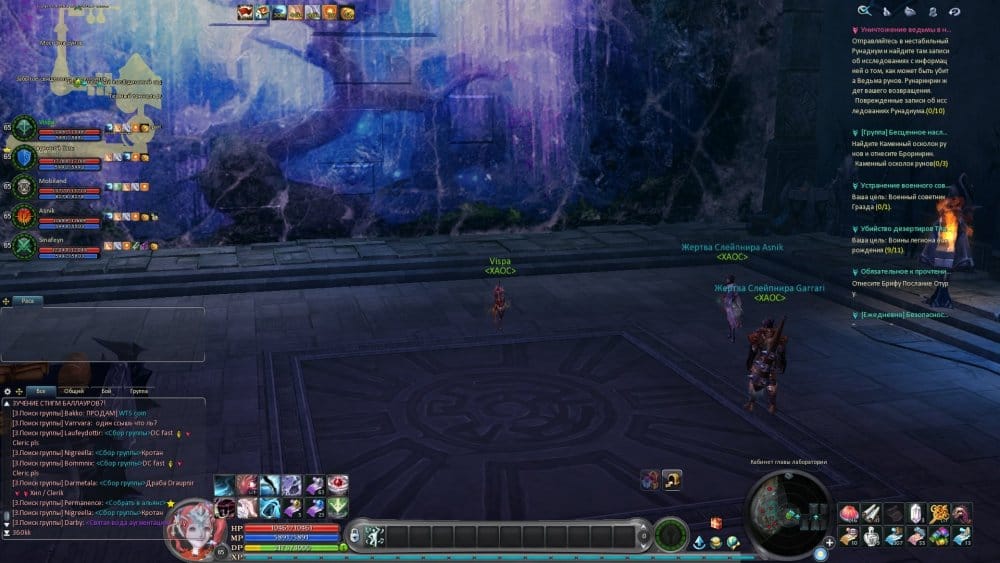Use the pink shell item slot
Viewport: 1000px width, 563px height.
point(849,513)
